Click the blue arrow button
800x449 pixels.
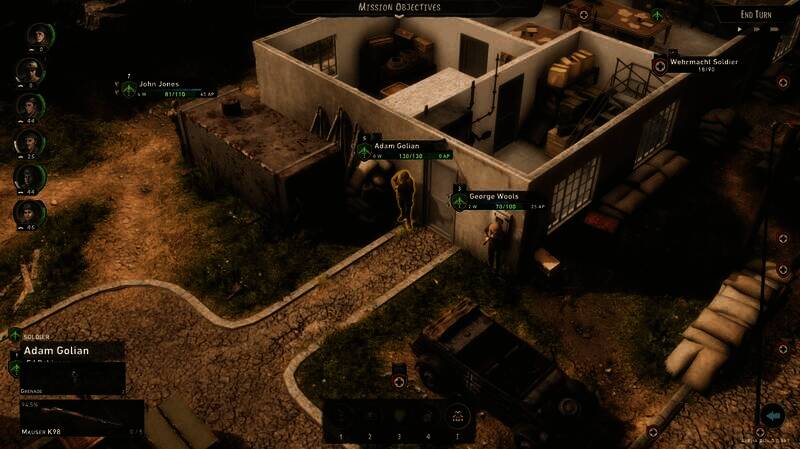click(x=772, y=415)
